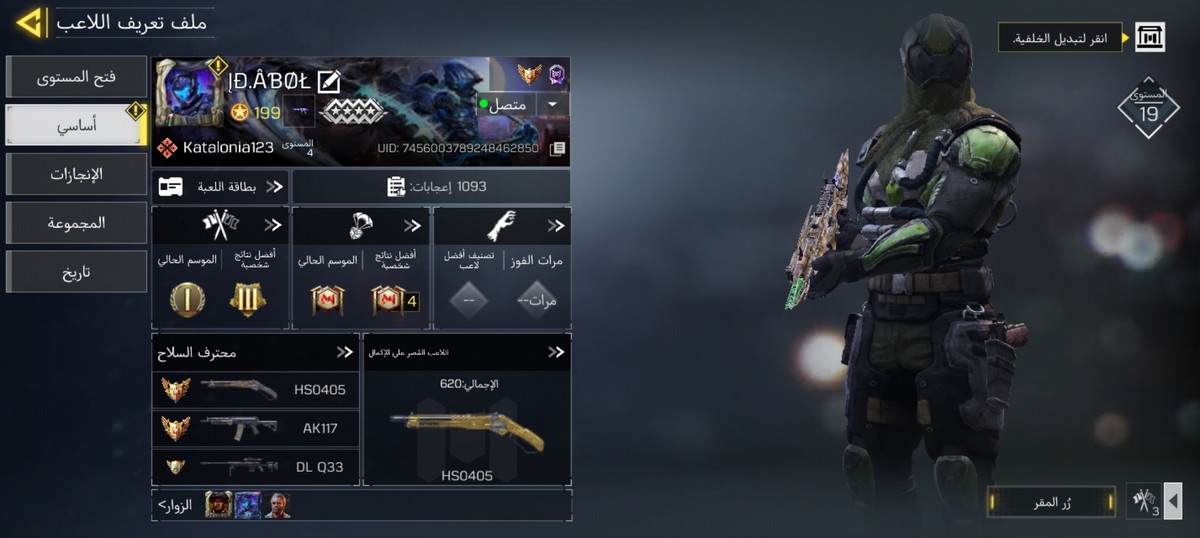Select the أساسي tab

[76, 126]
